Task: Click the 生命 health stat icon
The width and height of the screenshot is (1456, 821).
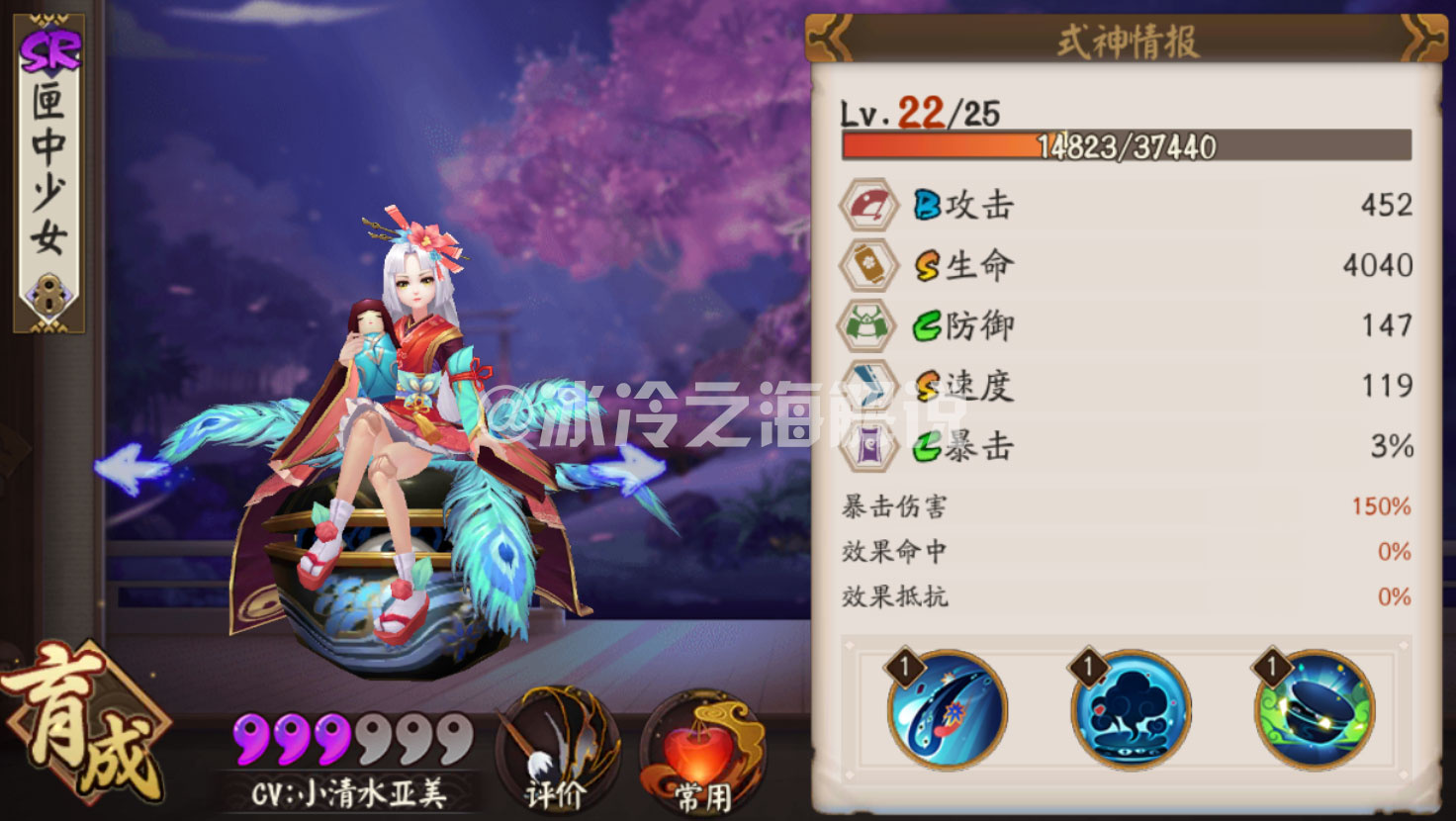Action: pyautogui.click(x=867, y=264)
